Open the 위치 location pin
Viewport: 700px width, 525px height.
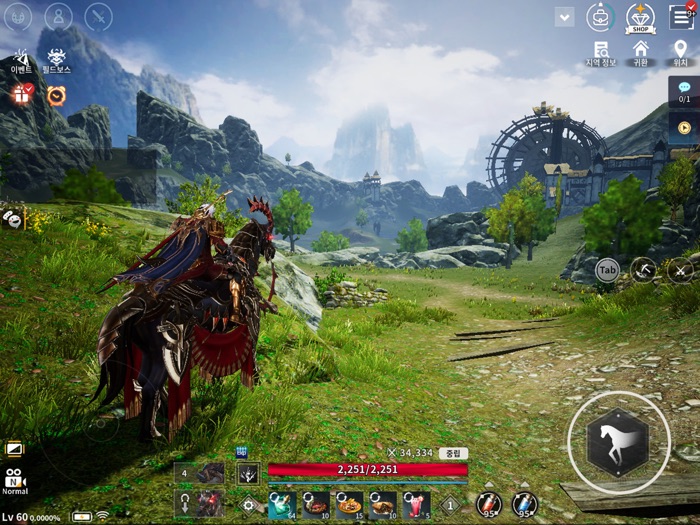[680, 52]
